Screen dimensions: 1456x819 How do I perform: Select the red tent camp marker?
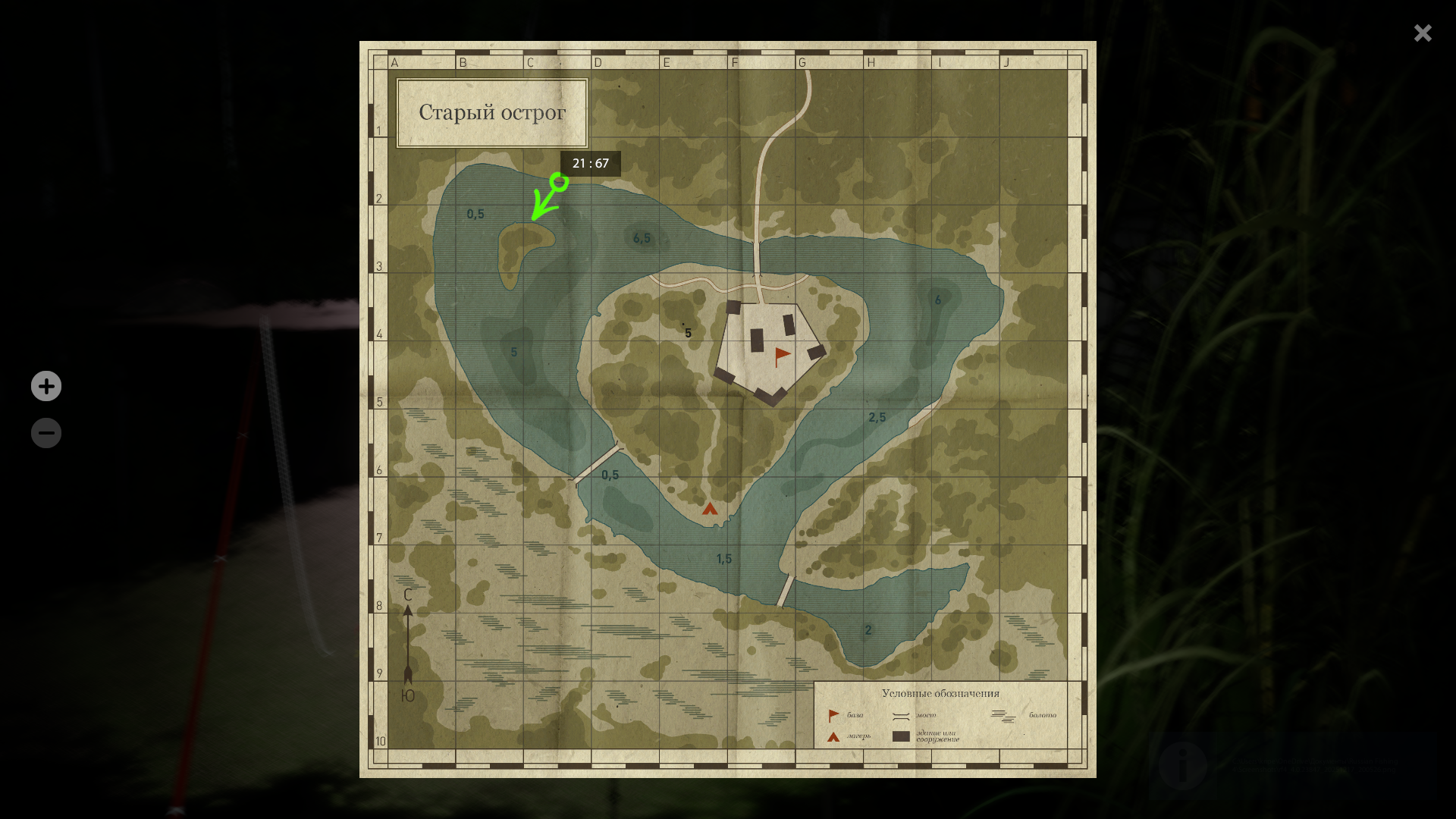(710, 509)
